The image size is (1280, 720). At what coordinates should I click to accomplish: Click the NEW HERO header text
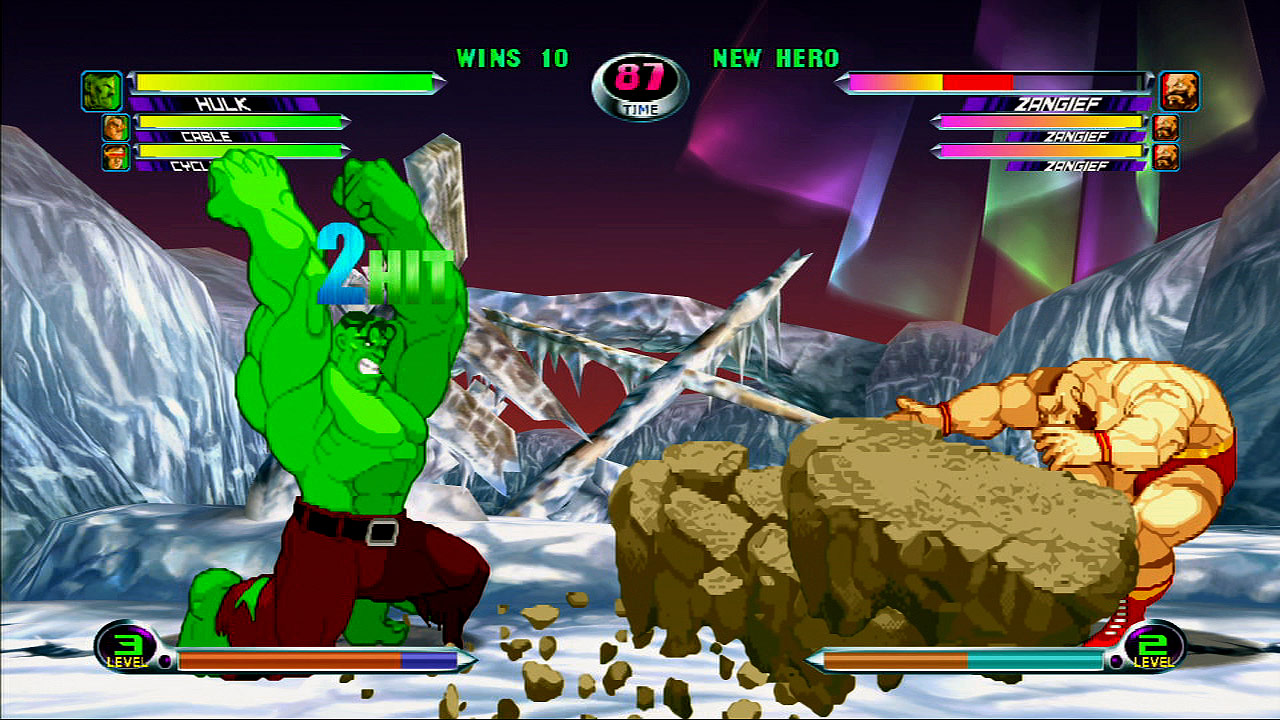point(775,59)
